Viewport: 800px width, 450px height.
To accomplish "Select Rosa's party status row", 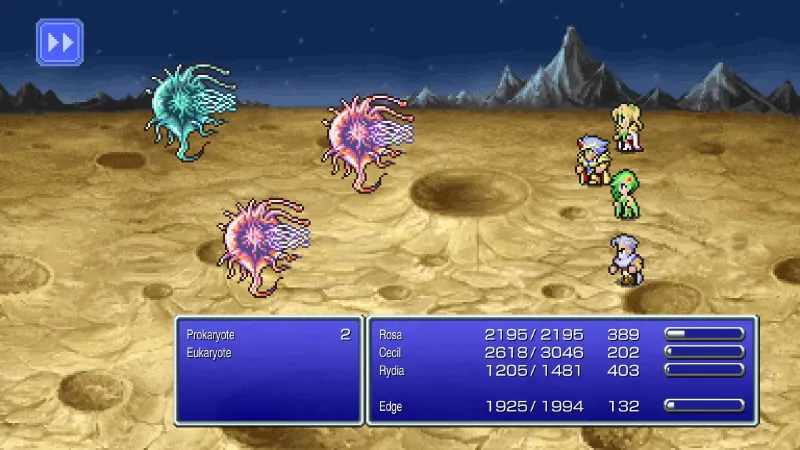I will (x=560, y=335).
